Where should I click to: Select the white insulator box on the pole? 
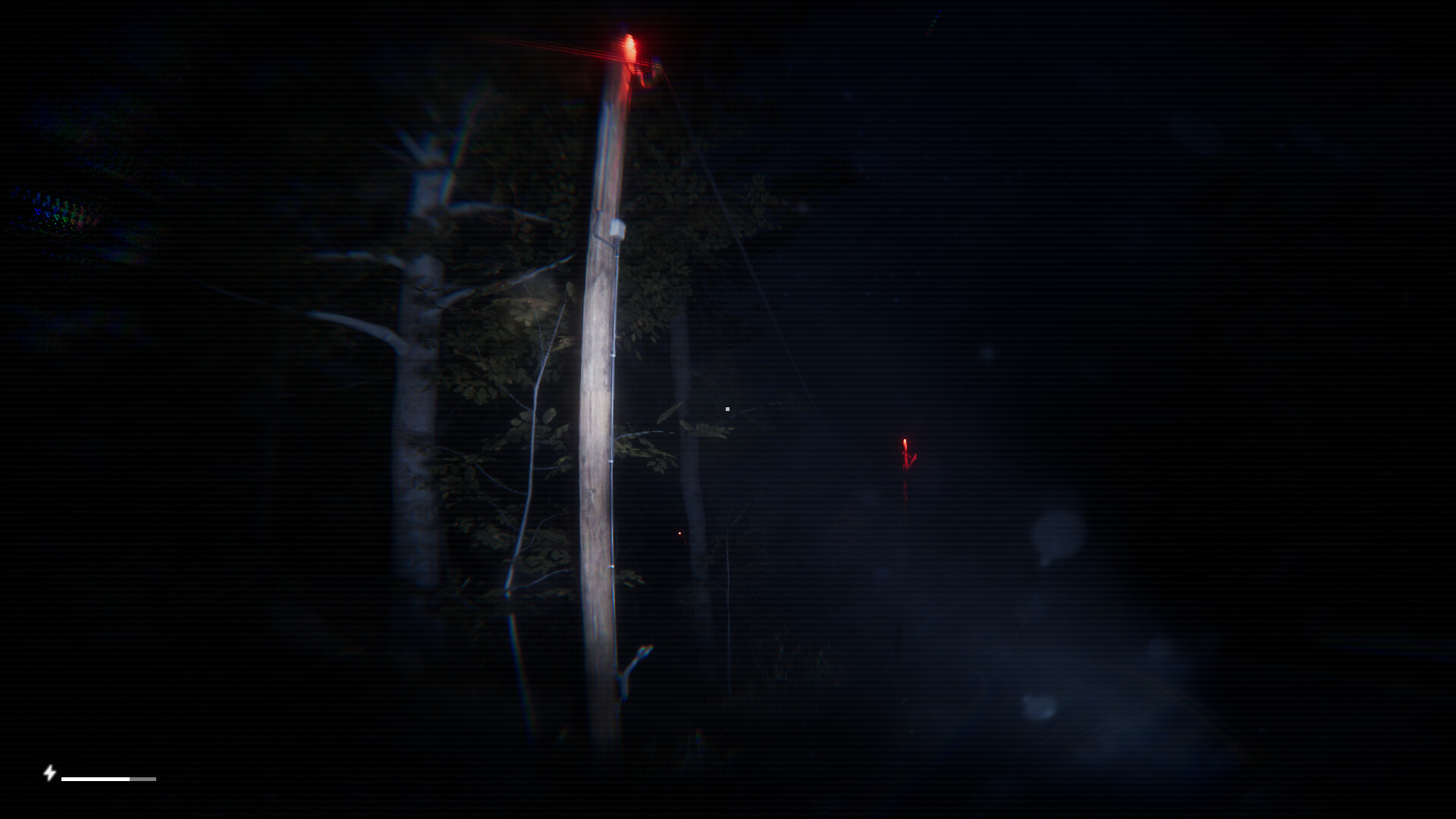(617, 226)
